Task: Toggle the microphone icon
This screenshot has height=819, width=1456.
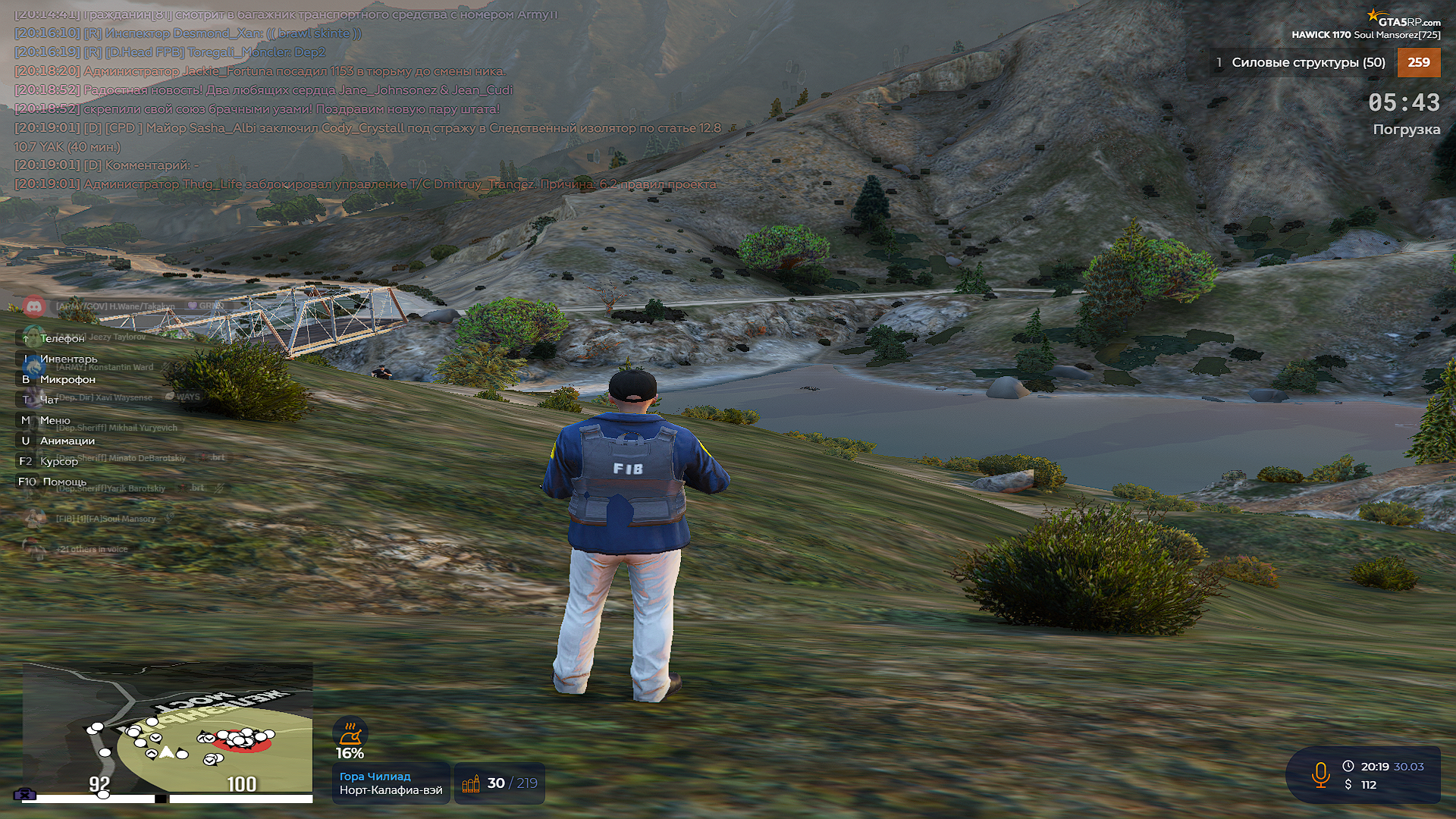Action: click(x=1320, y=775)
